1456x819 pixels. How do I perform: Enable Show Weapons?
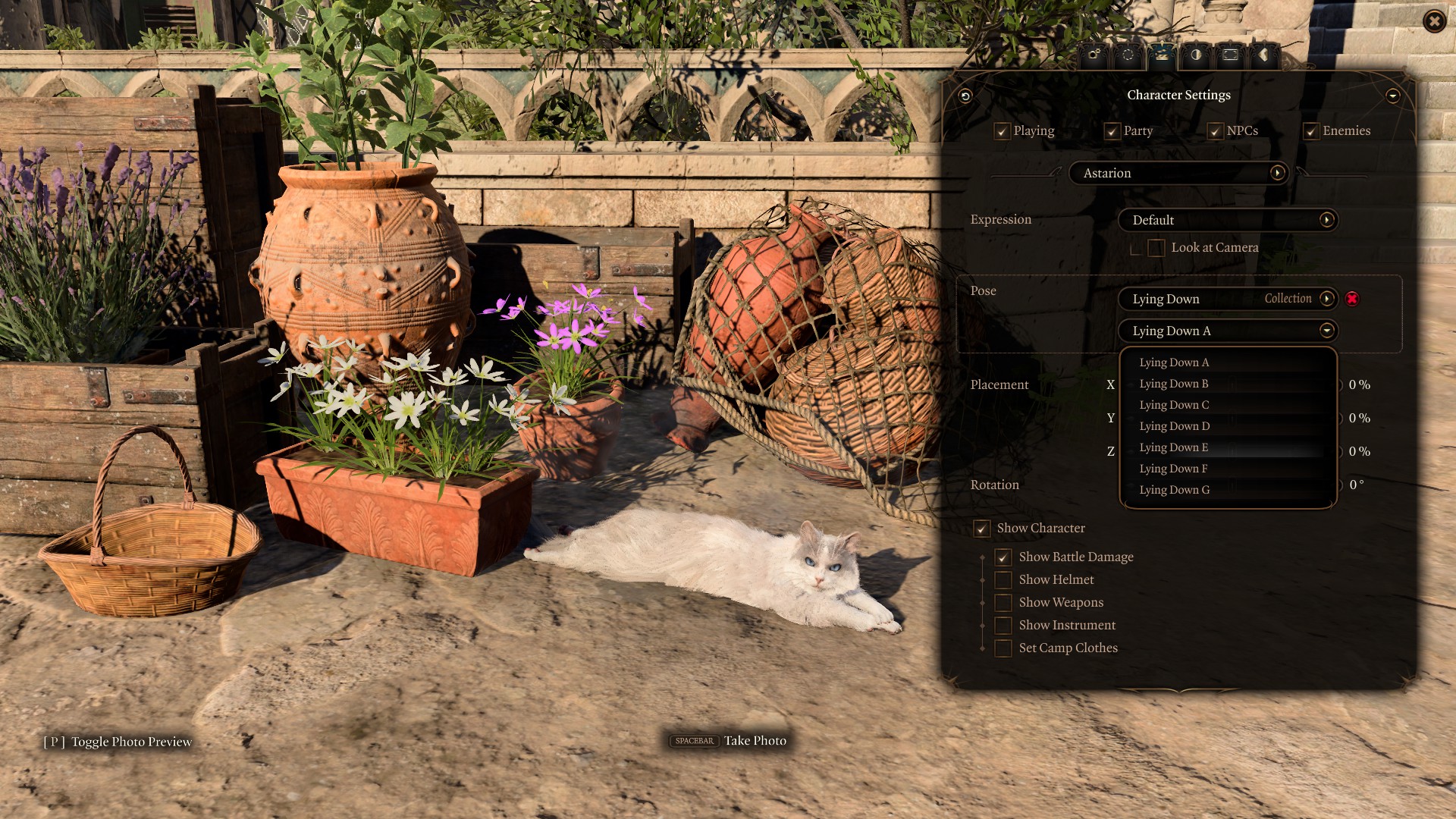pyautogui.click(x=1003, y=603)
